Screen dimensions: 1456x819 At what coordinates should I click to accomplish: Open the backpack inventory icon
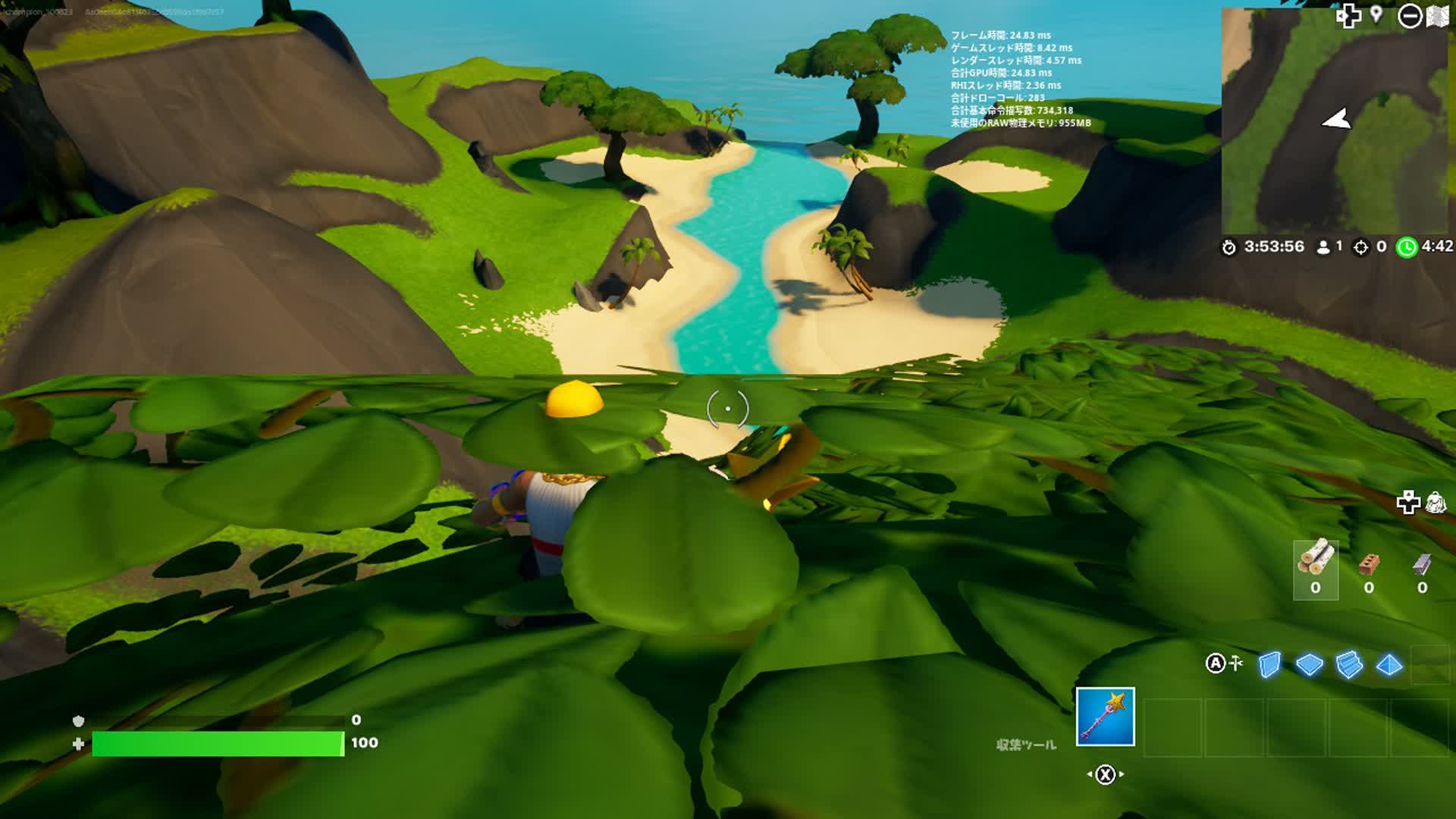(x=1436, y=502)
